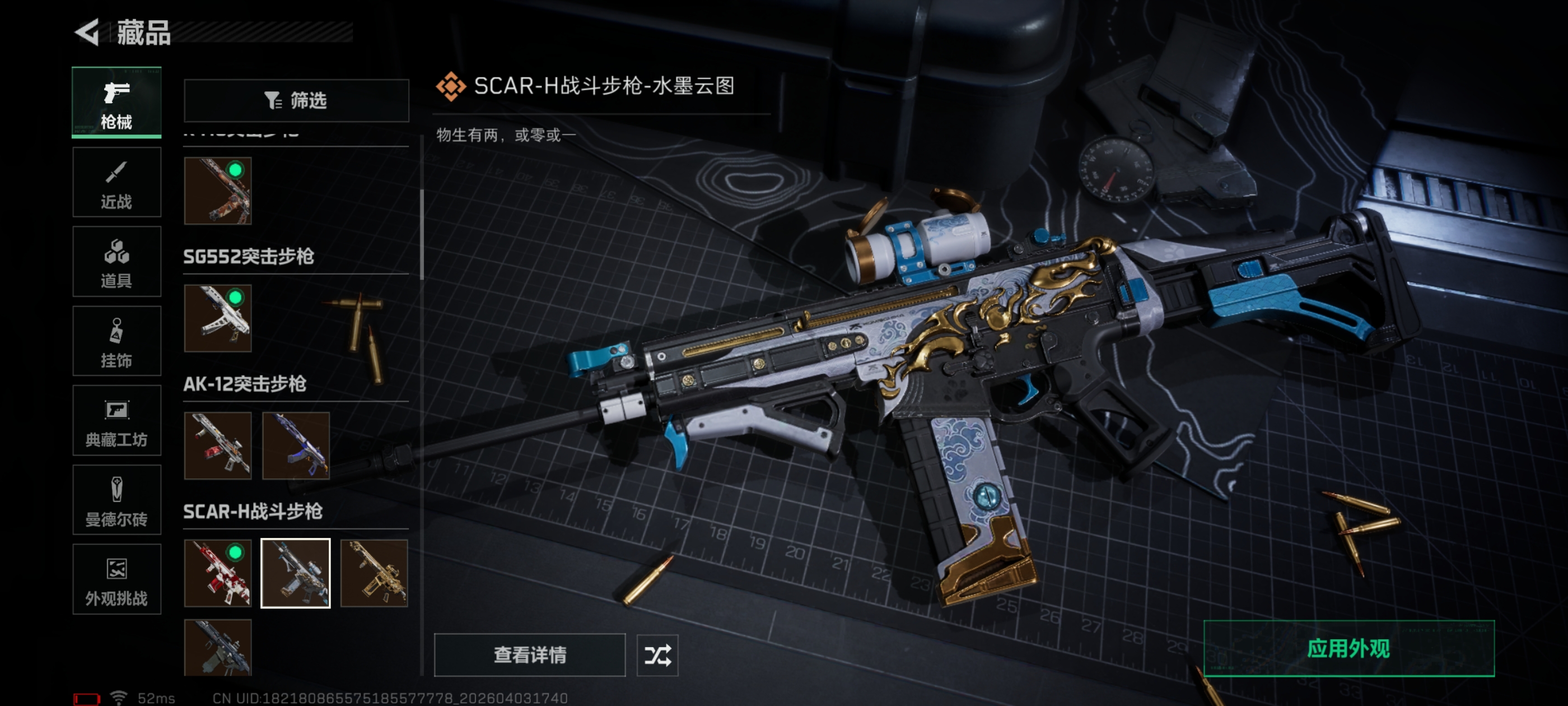Show the 挂饰 charms category
This screenshot has height=706, width=1568.
coord(116,341)
